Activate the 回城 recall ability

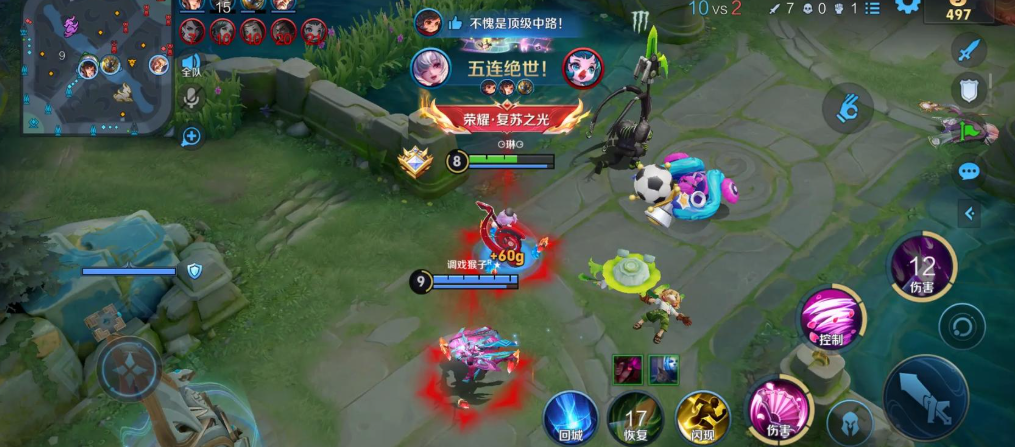point(571,417)
